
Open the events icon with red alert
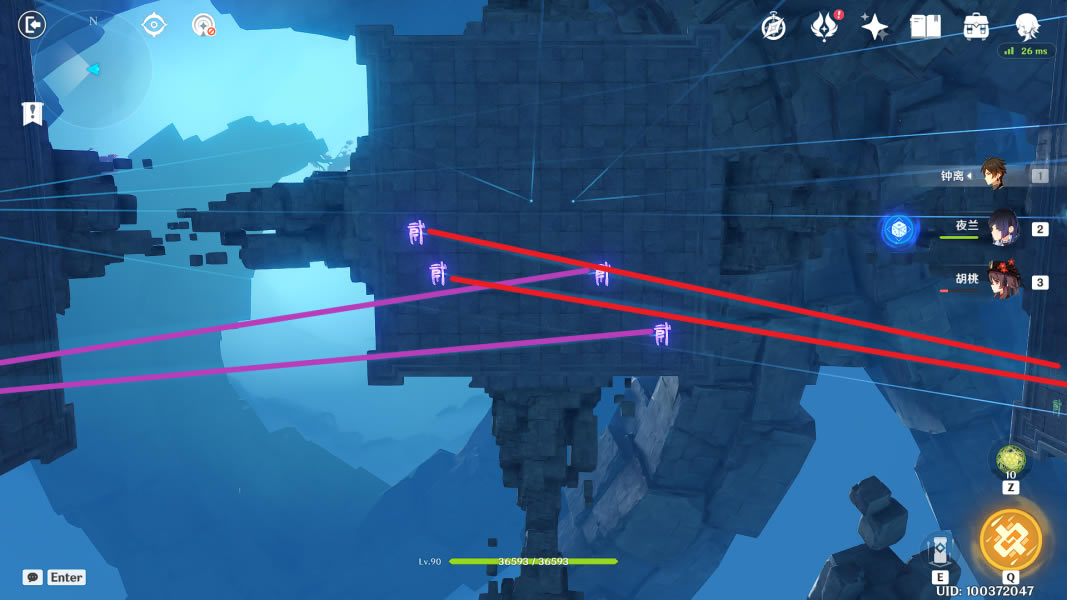tap(823, 27)
